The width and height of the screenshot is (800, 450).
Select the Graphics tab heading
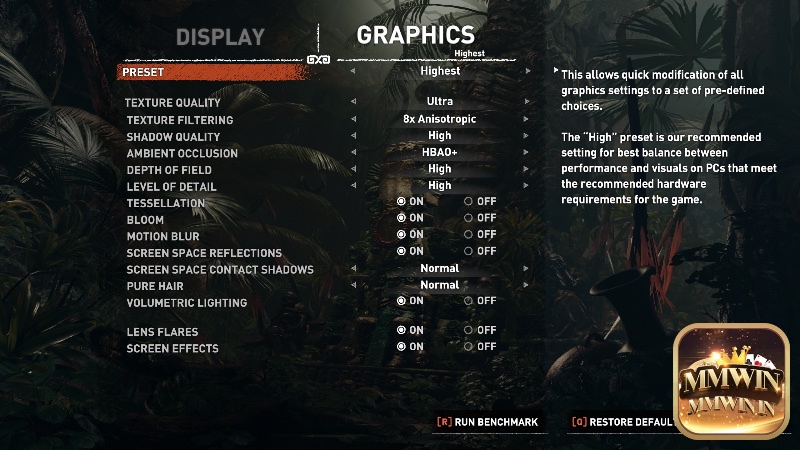pos(415,35)
